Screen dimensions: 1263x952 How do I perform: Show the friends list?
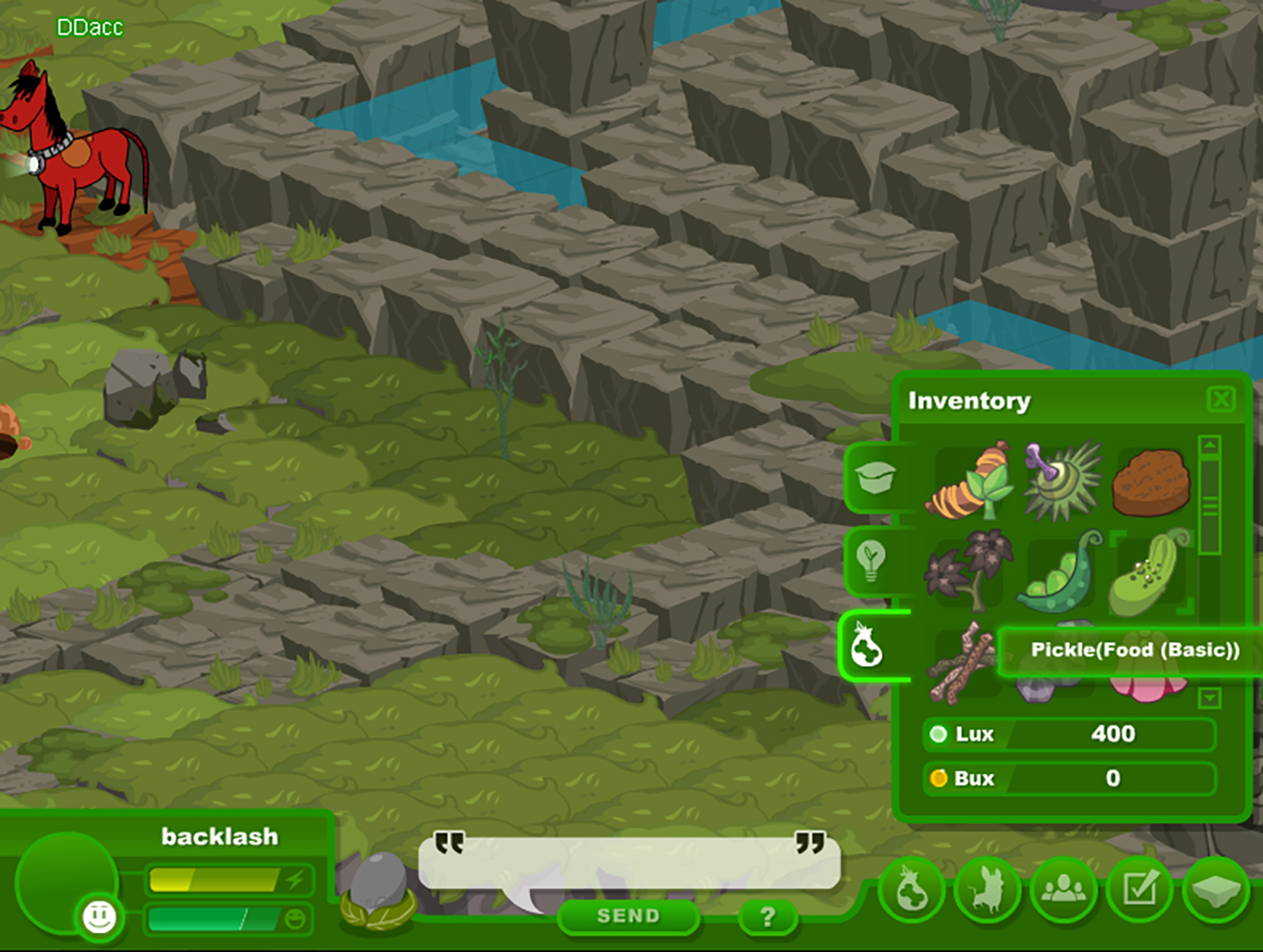(x=1064, y=891)
